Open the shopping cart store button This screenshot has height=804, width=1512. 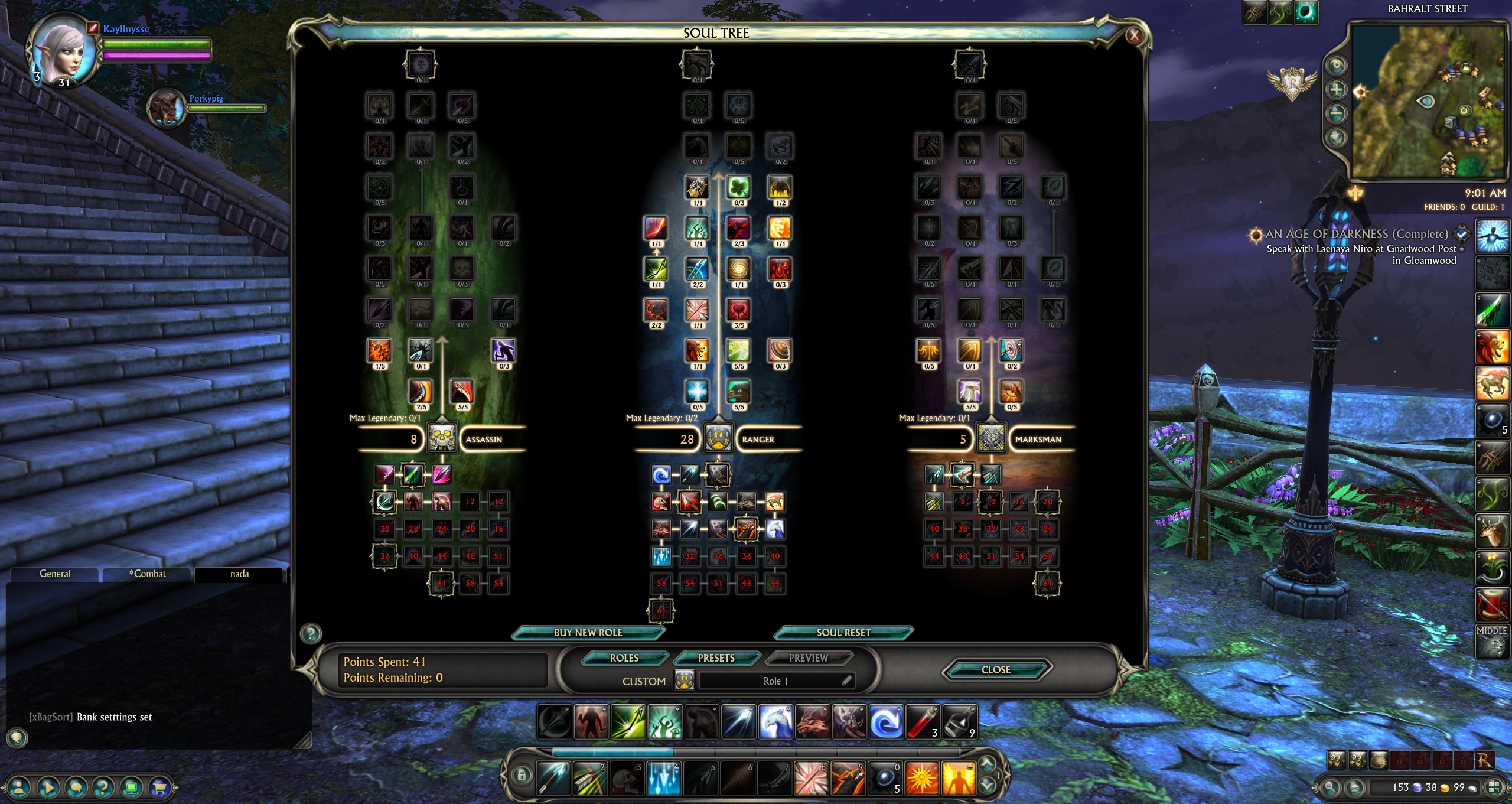(x=159, y=787)
